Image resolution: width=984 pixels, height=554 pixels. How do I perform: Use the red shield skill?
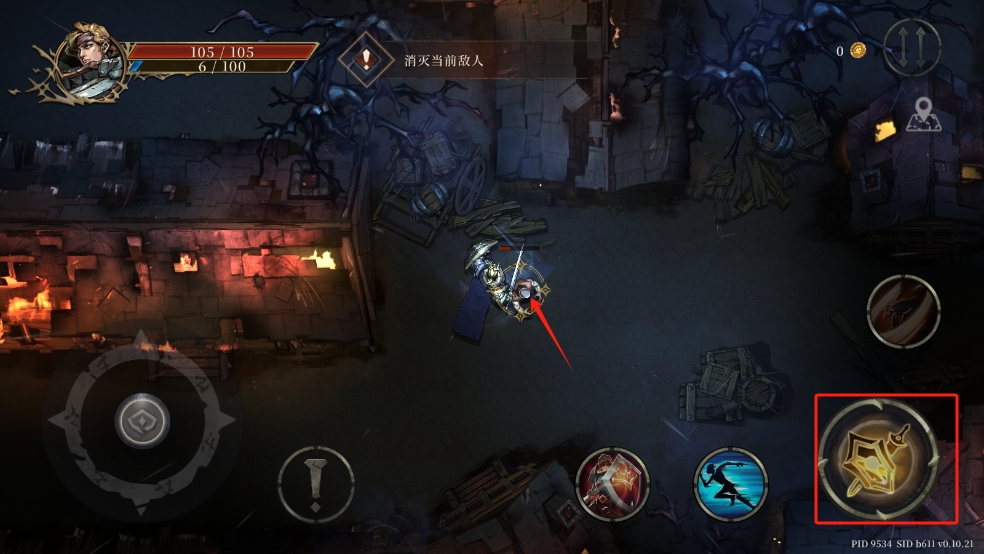point(613,484)
